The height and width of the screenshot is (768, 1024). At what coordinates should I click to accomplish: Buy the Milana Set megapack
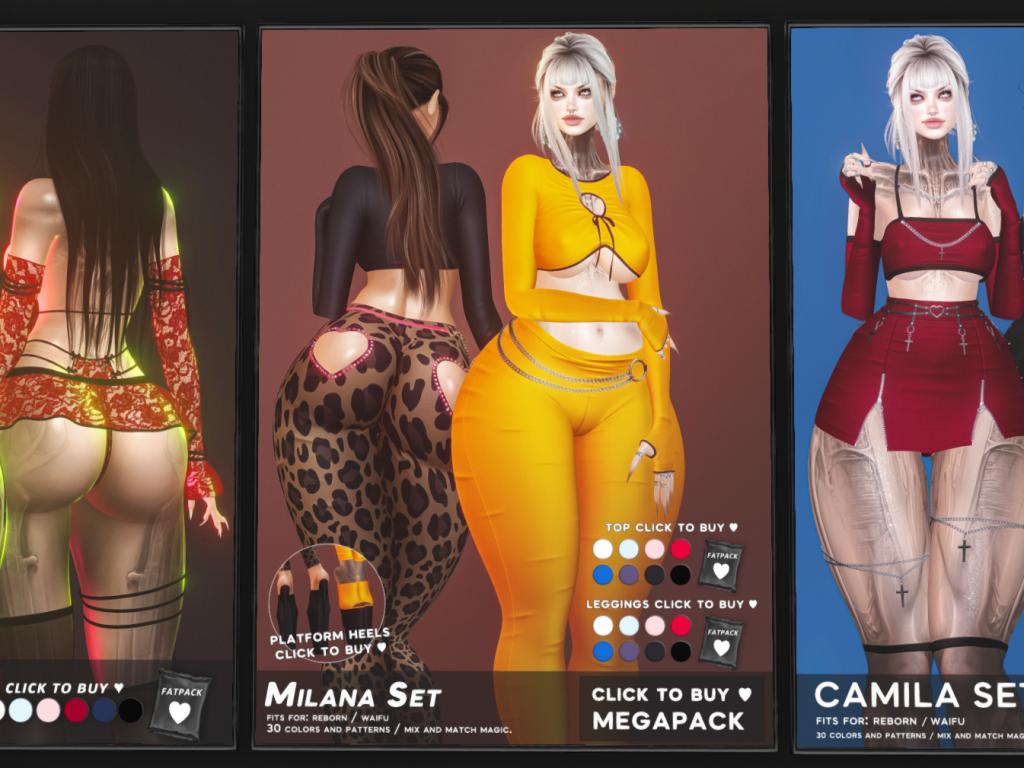670,707
